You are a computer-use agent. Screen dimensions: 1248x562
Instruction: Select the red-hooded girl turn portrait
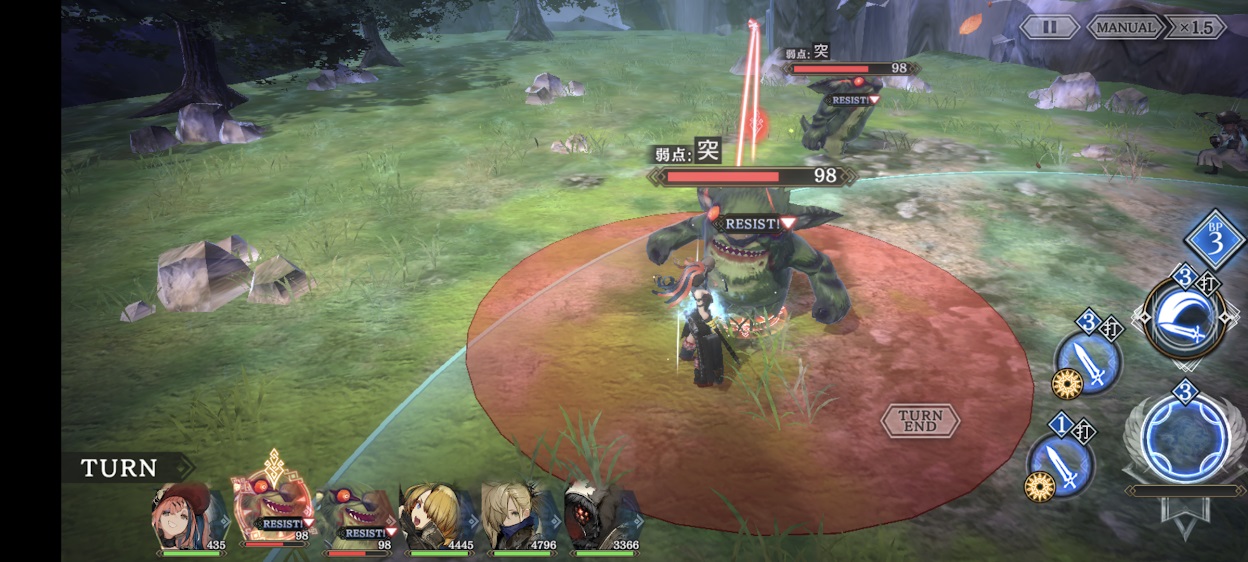(187, 514)
